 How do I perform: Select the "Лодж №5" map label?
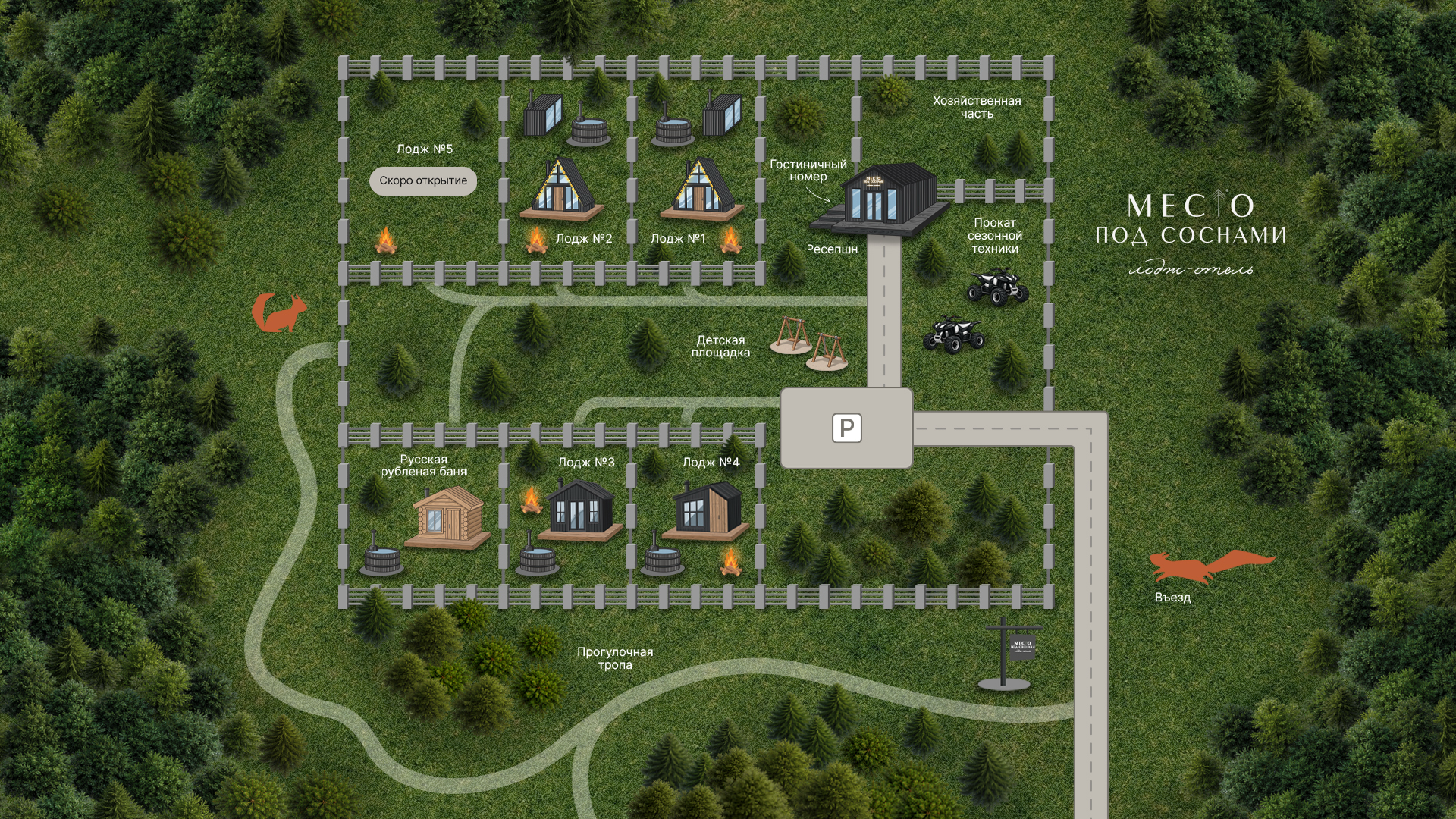click(x=425, y=149)
